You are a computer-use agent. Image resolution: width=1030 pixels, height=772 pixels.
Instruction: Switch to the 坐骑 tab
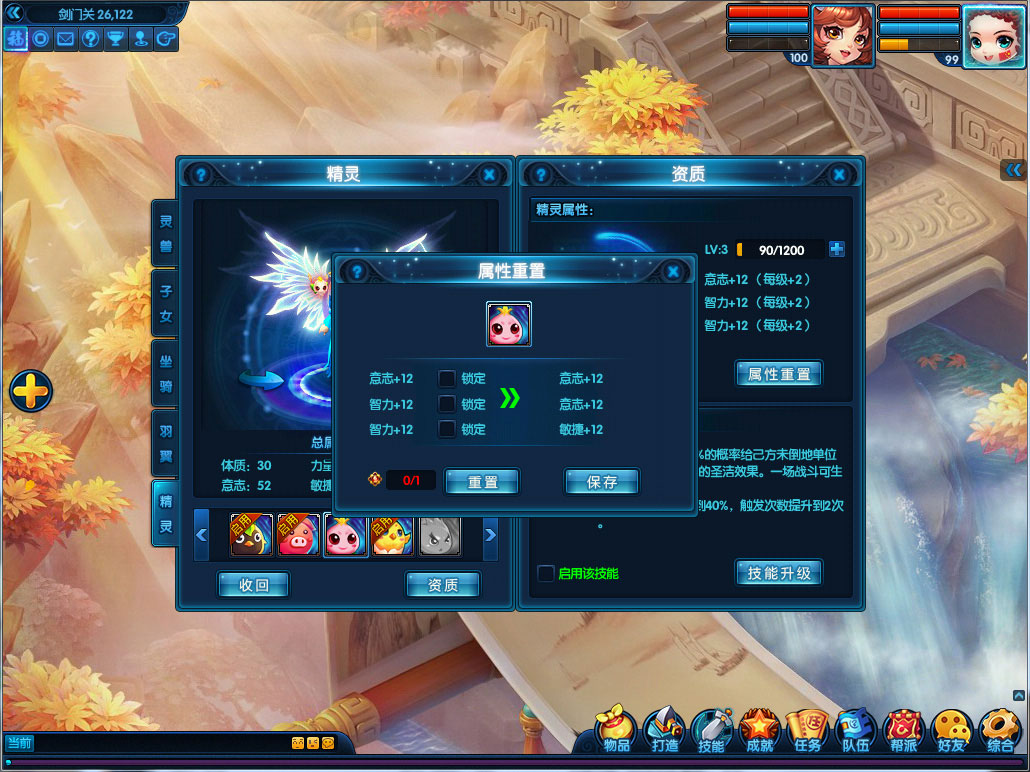click(165, 372)
